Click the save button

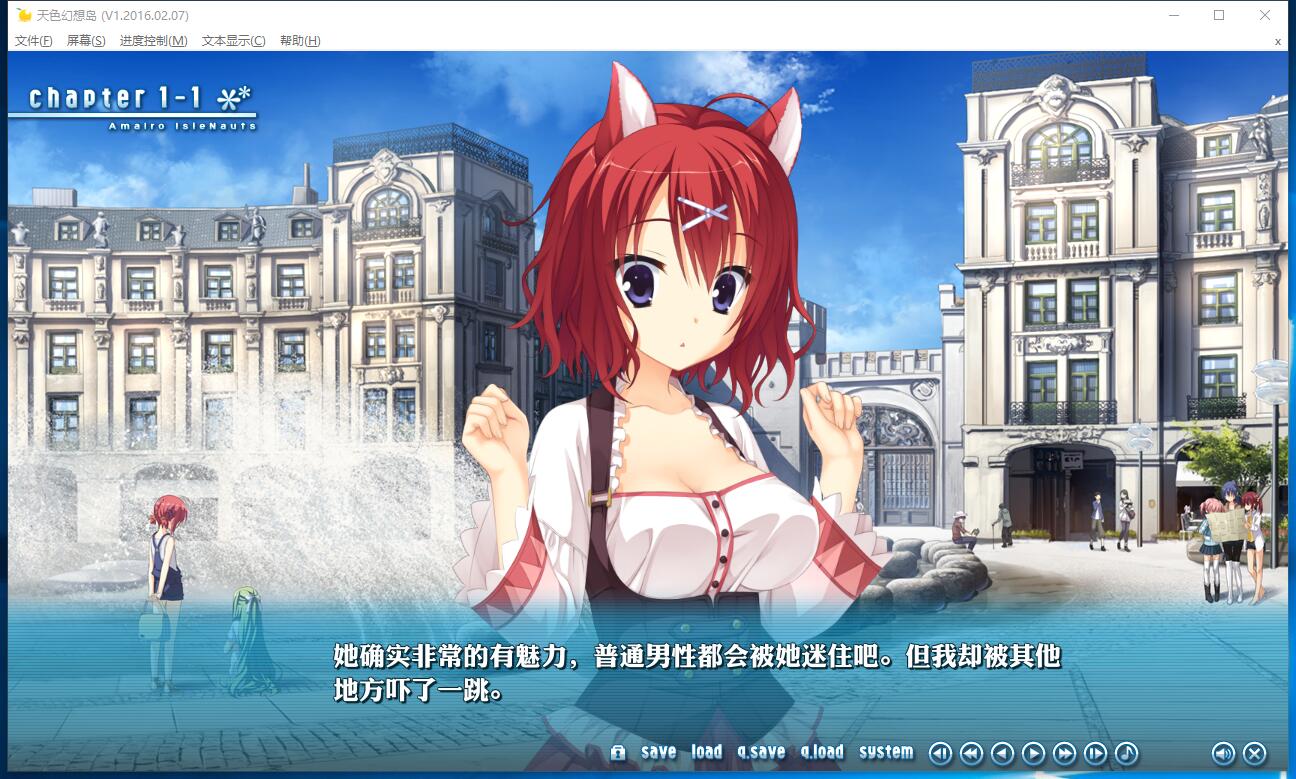point(659,753)
